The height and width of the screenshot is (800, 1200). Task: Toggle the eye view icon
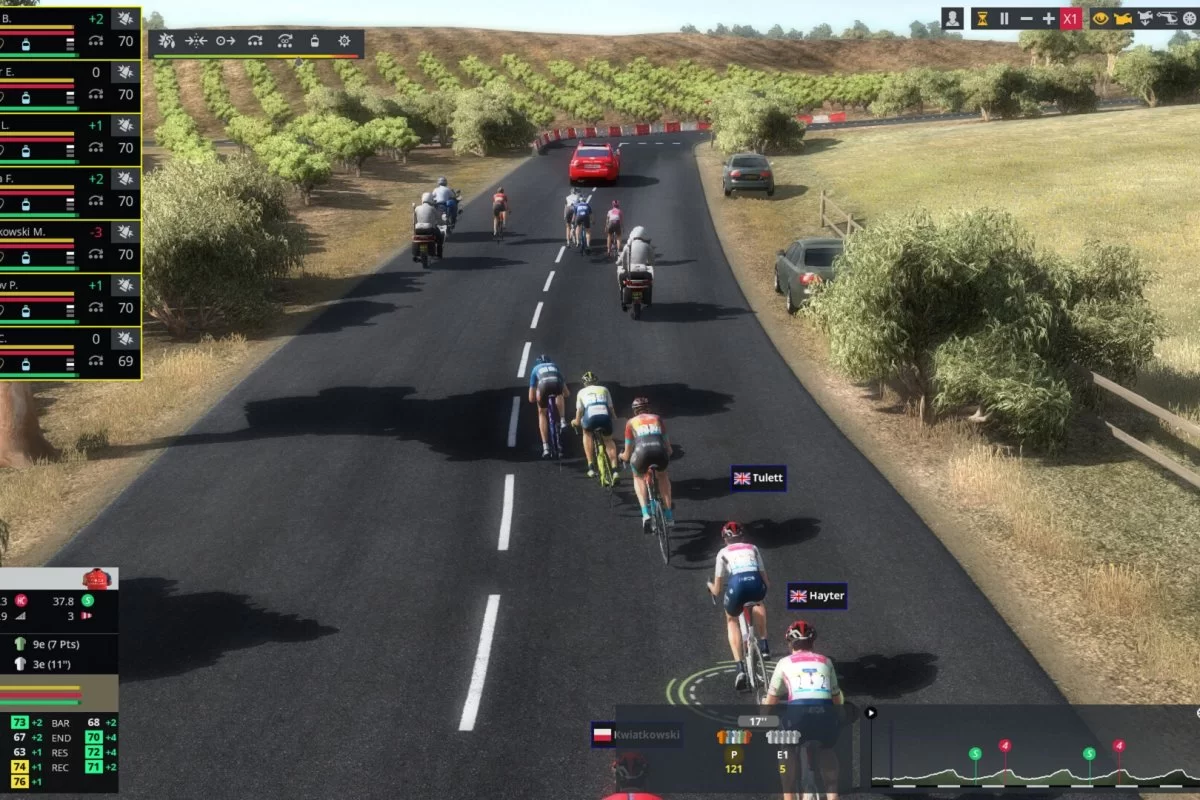coord(1101,18)
